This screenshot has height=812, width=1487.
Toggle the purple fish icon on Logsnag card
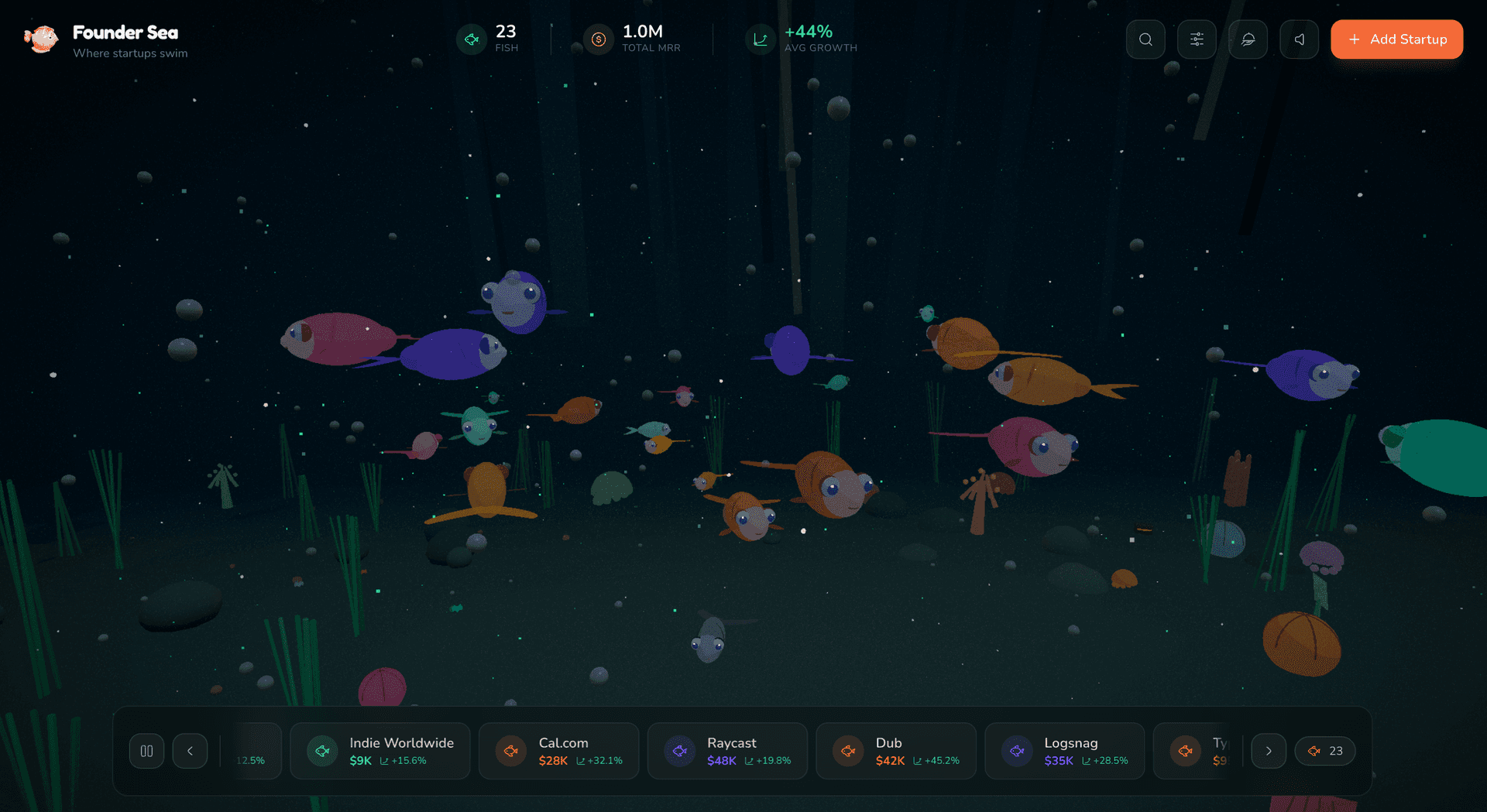pyautogui.click(x=1016, y=750)
